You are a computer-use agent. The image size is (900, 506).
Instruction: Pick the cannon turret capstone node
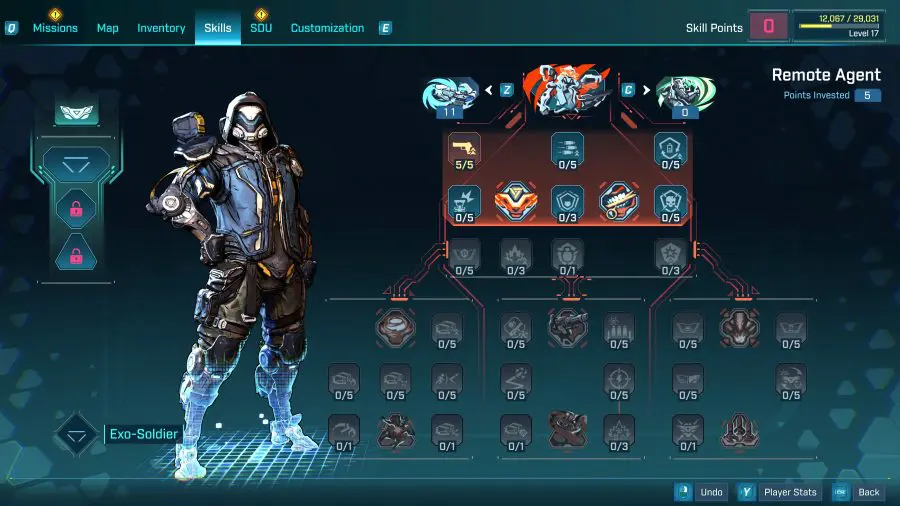click(x=567, y=327)
